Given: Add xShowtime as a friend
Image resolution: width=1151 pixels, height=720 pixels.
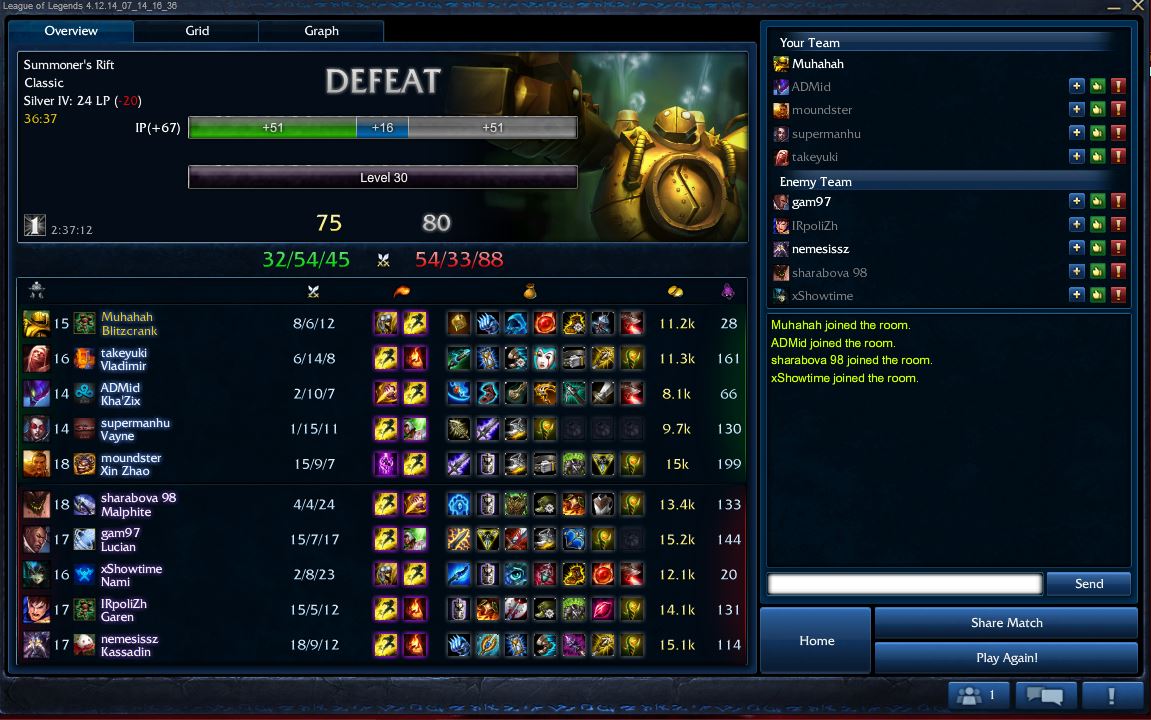Looking at the screenshot, I should pyautogui.click(x=1076, y=295).
